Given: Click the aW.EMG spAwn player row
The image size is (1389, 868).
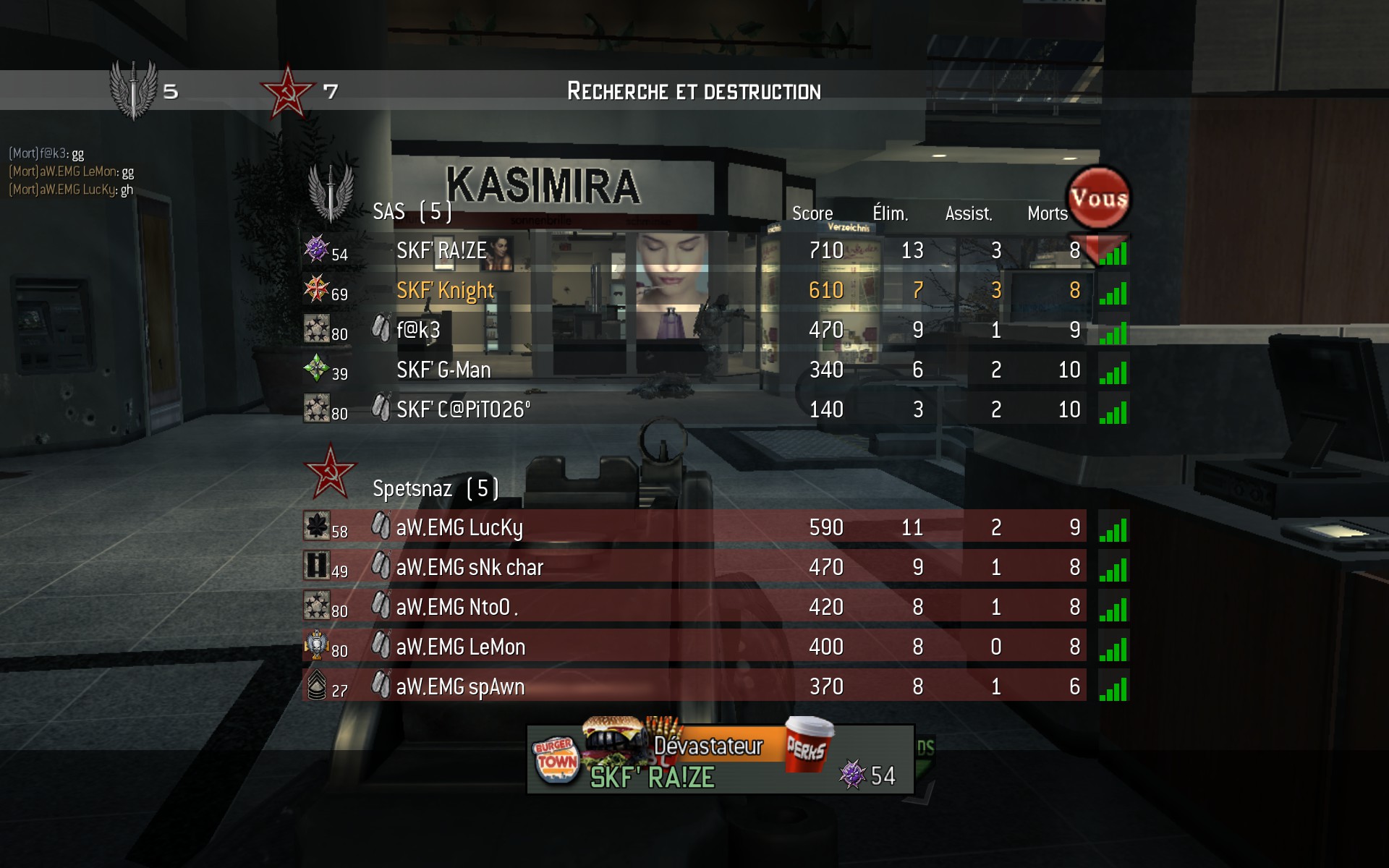Looking at the screenshot, I should (x=460, y=687).
